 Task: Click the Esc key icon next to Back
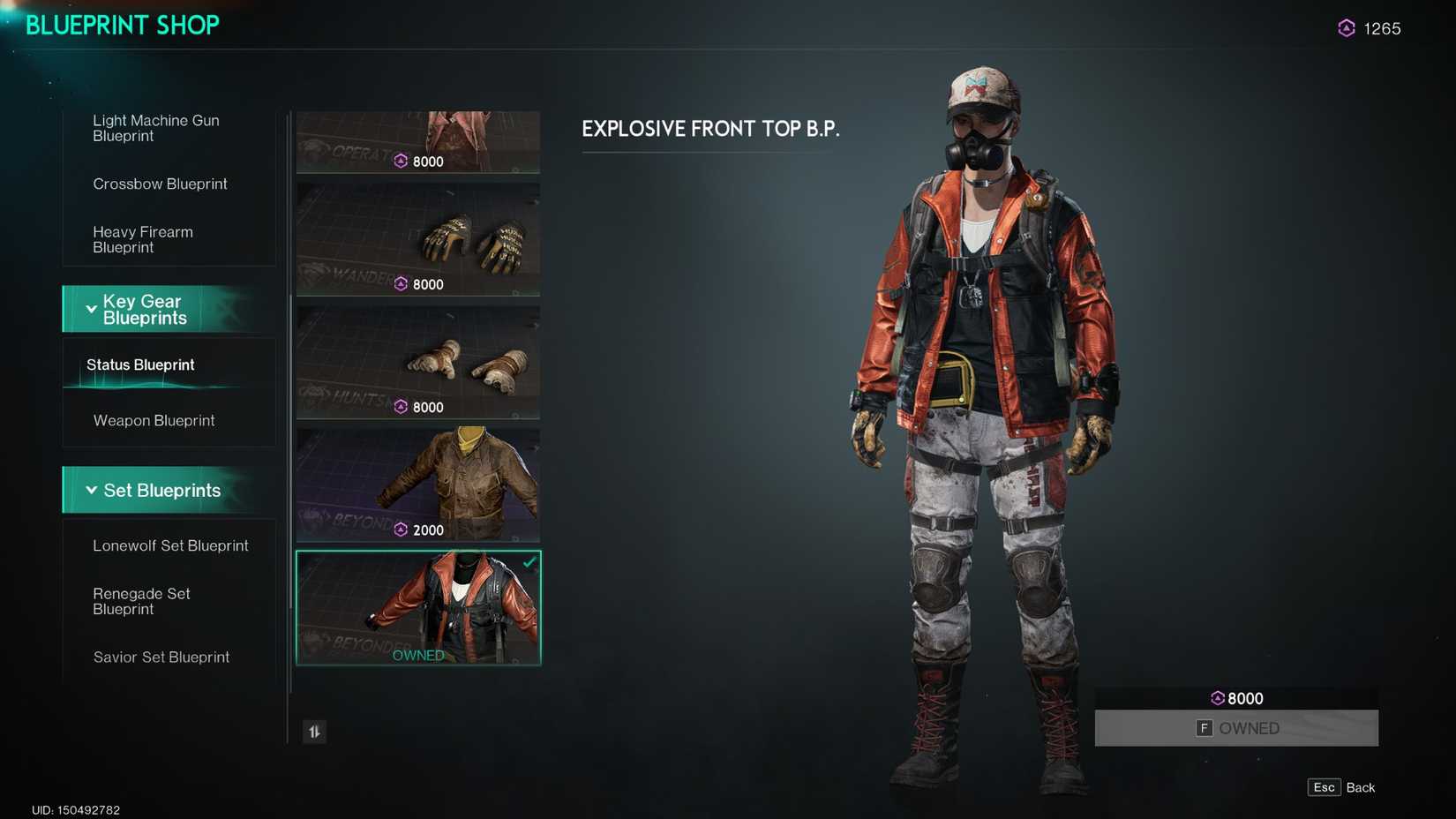[1324, 787]
